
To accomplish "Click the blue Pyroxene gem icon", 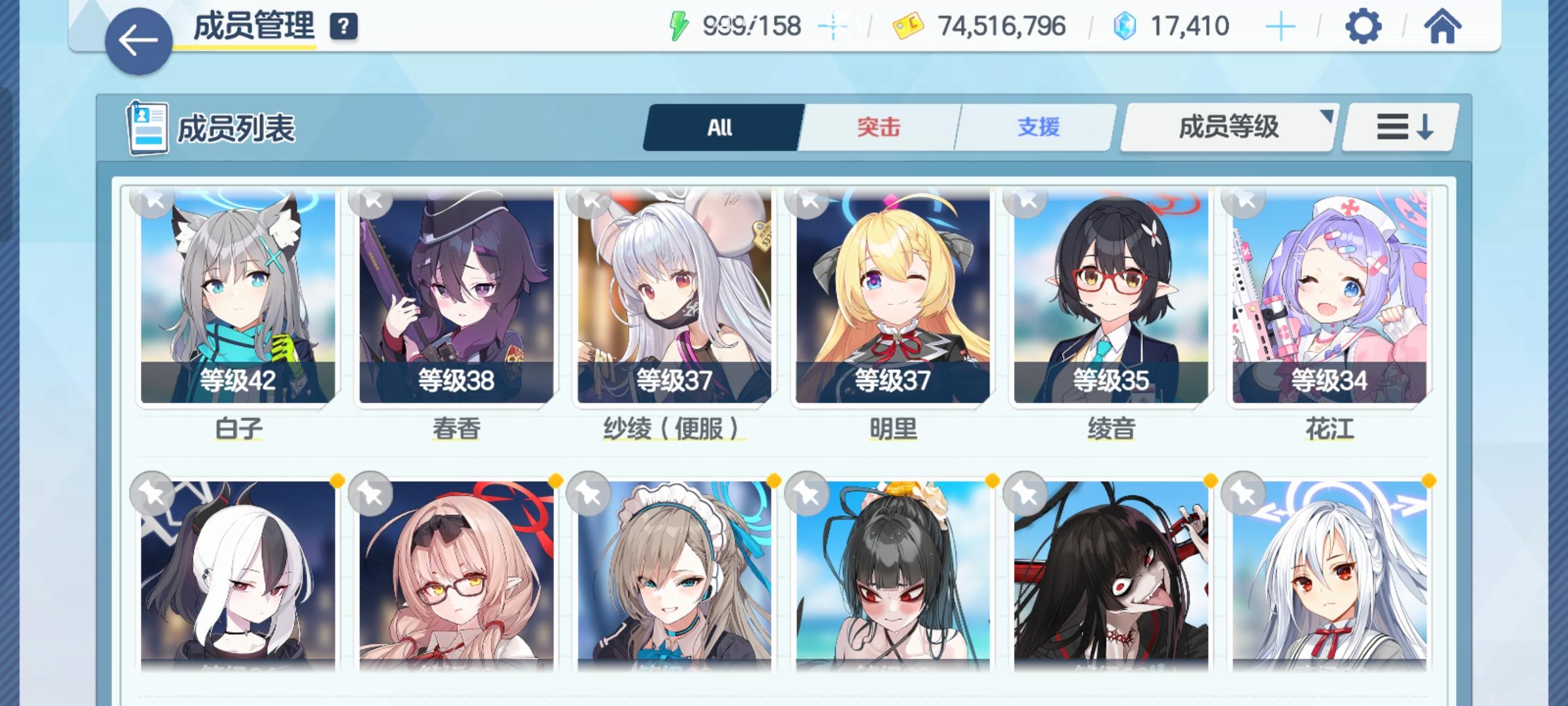I will pos(1124,25).
